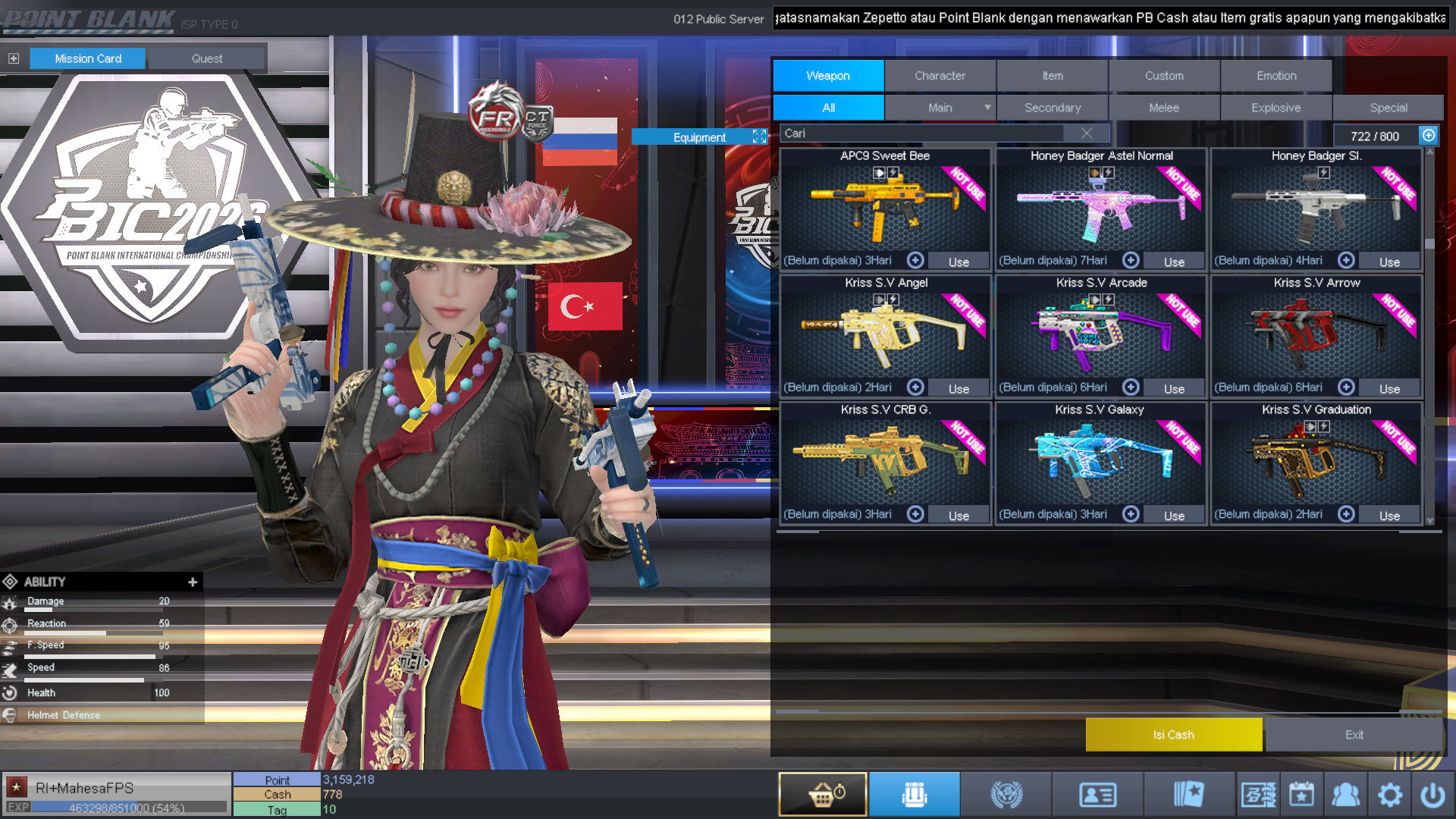The height and width of the screenshot is (819, 1456).
Task: Expand the Ability panel plus button
Action: (193, 582)
